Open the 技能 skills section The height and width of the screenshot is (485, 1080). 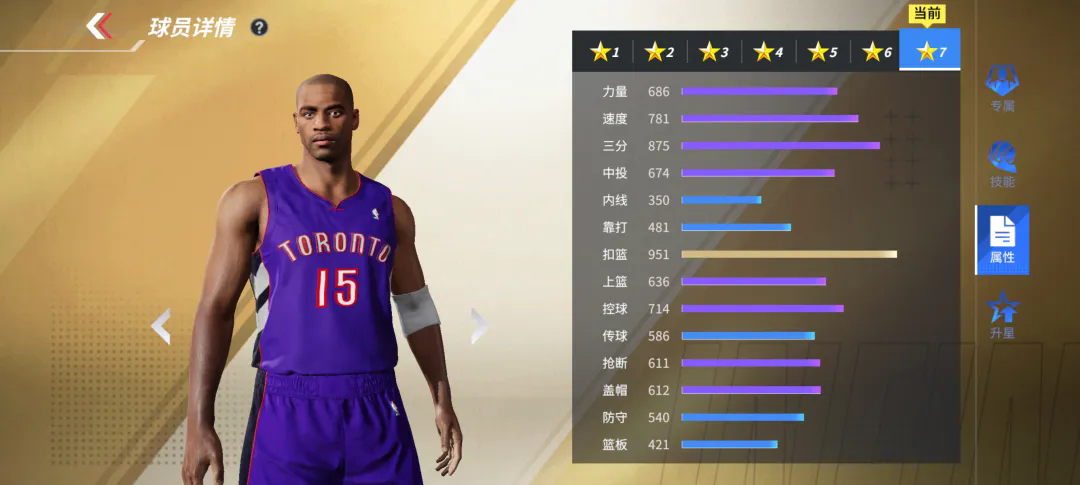tap(1002, 164)
